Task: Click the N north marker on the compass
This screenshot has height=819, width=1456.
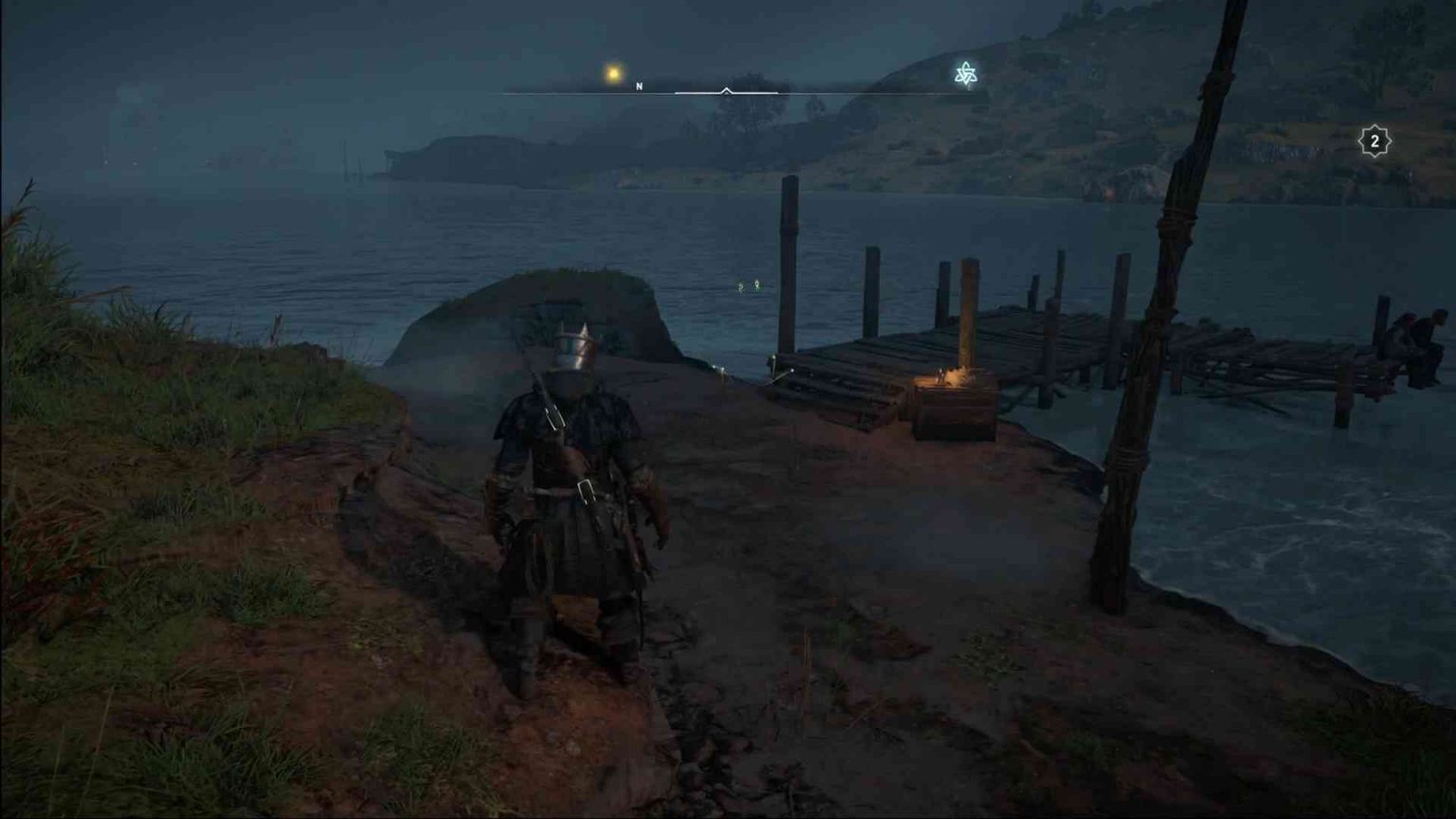Action: coord(640,84)
